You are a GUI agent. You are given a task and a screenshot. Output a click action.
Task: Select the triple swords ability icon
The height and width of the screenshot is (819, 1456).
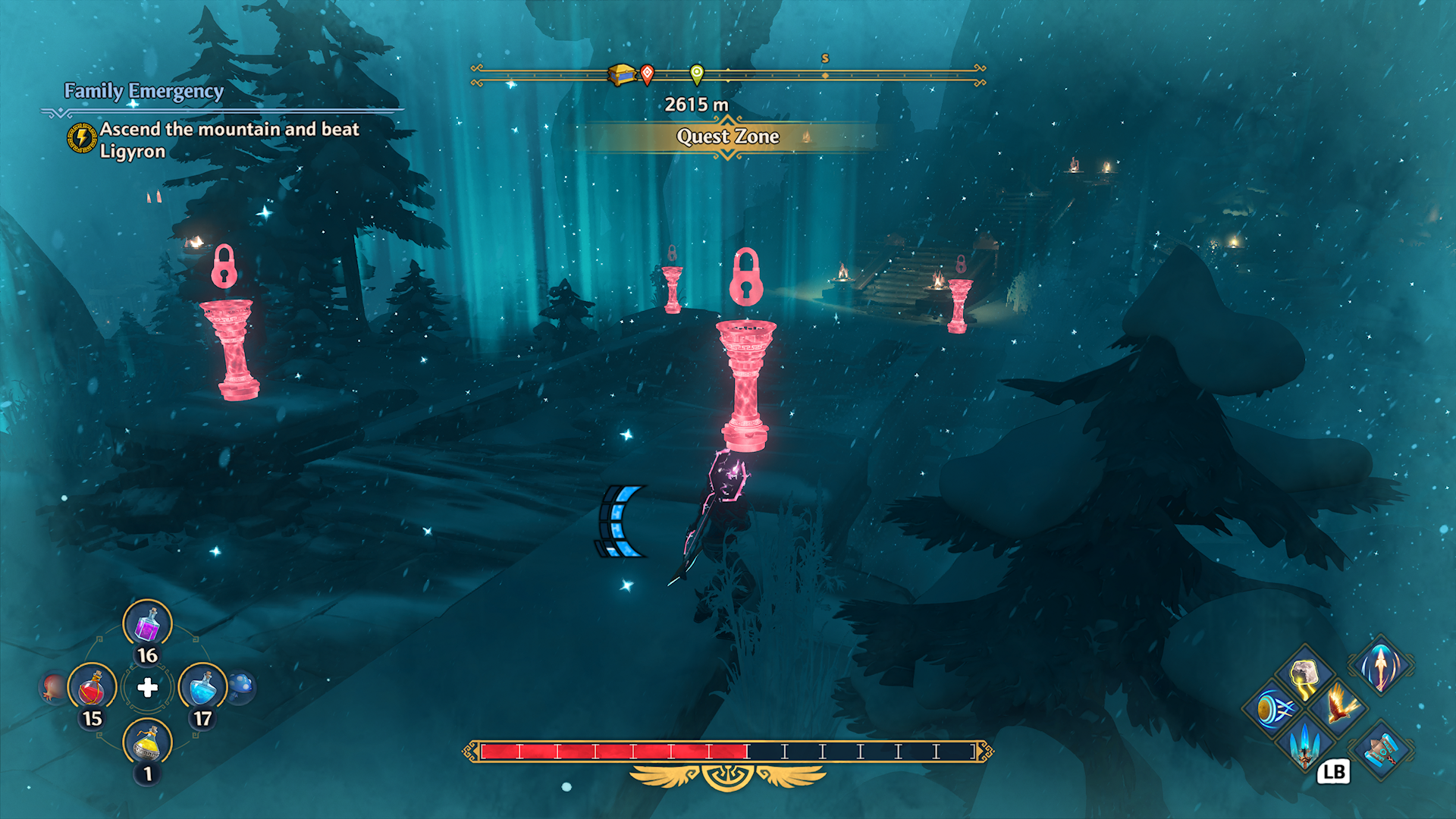pyautogui.click(x=1305, y=745)
